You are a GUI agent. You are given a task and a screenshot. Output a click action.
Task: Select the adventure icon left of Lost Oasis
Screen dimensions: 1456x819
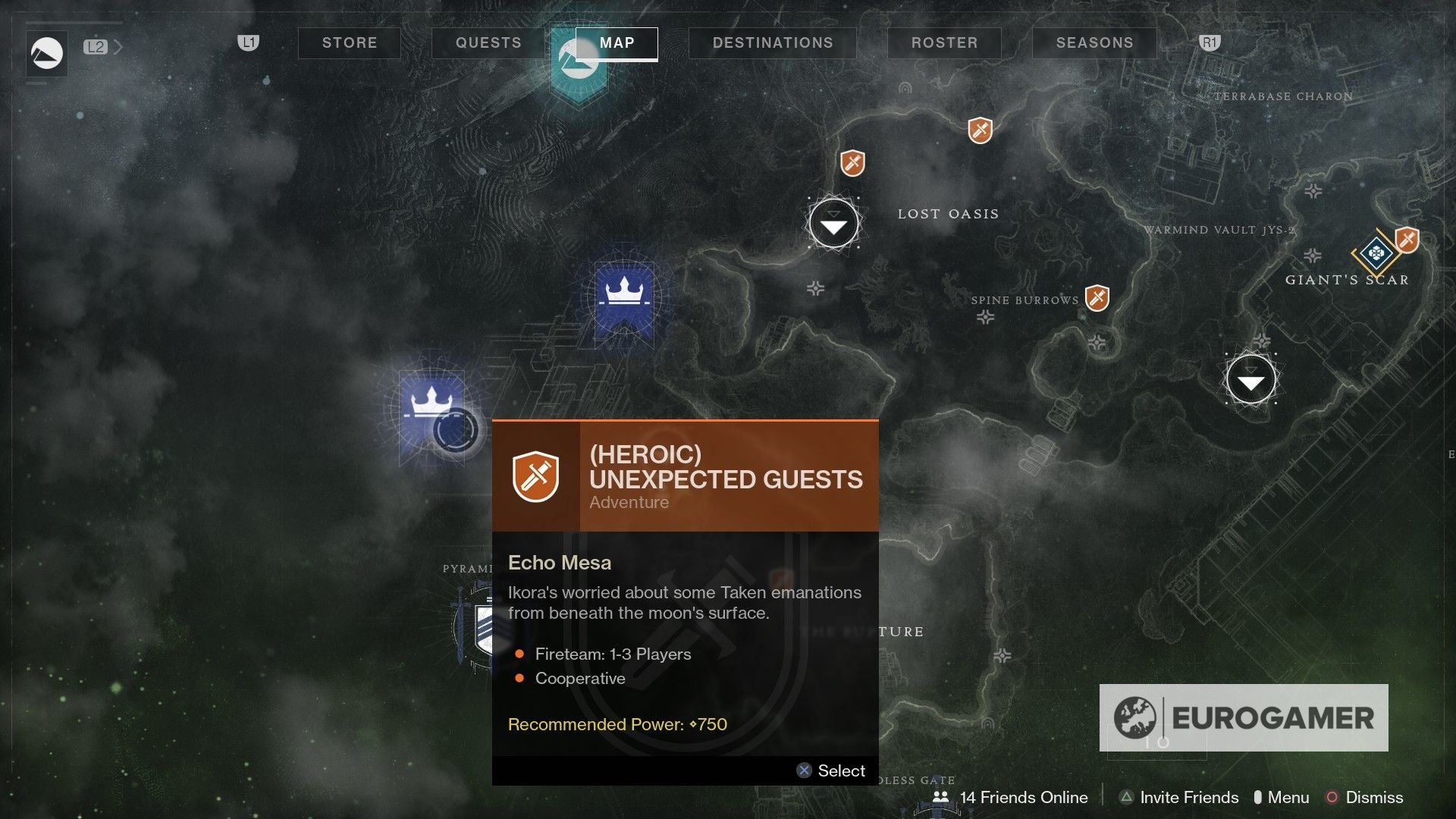tap(851, 162)
